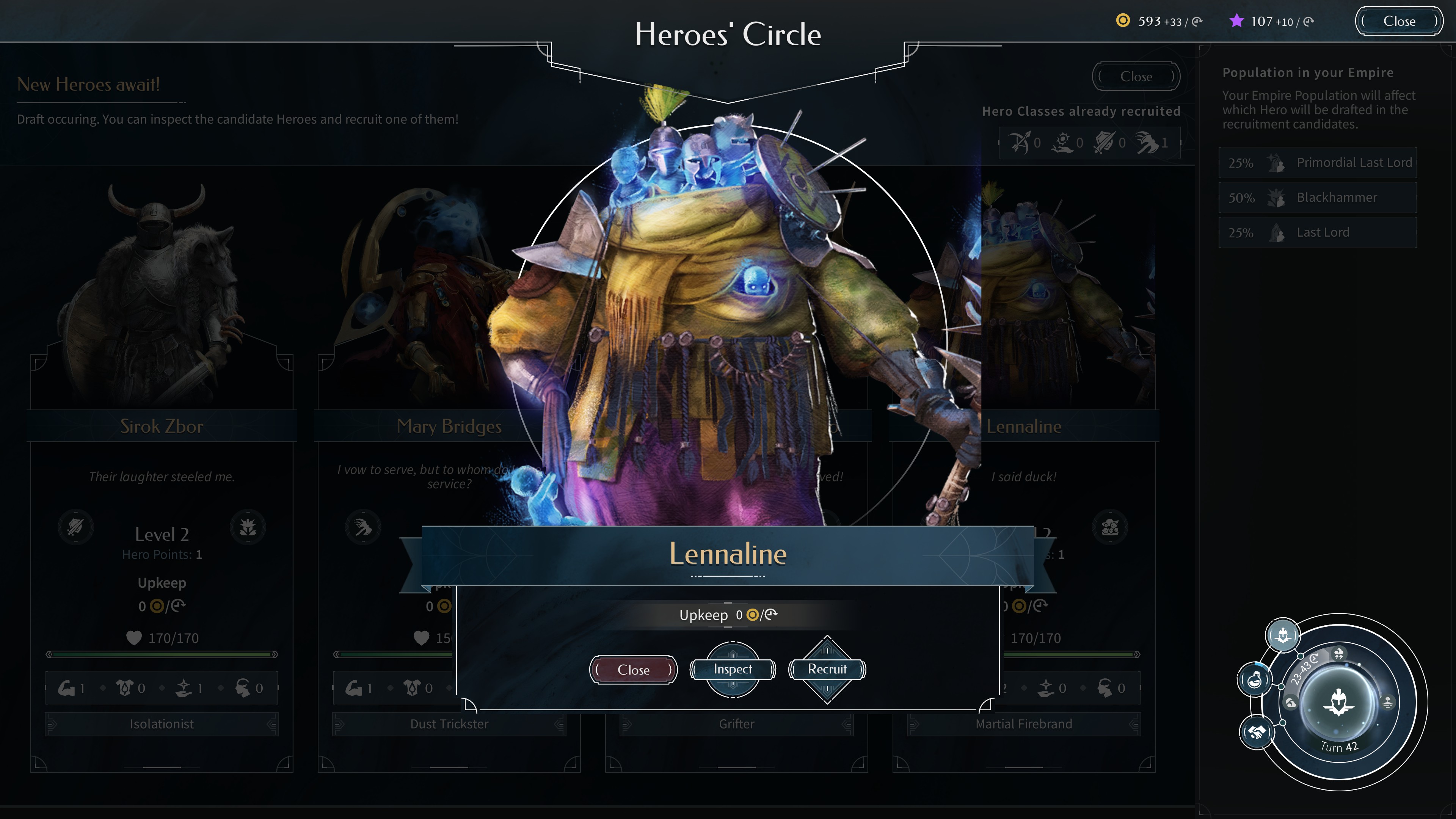Open the potion flask notification icon
Viewport: 1456px width, 819px height.
click(x=1254, y=679)
